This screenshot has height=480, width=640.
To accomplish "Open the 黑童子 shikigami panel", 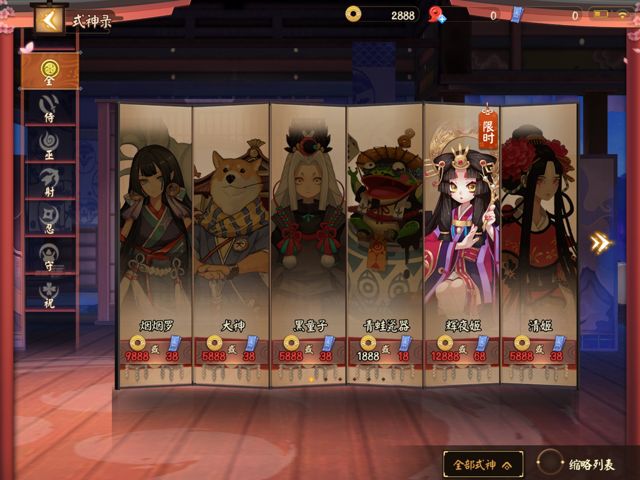I will (308, 240).
